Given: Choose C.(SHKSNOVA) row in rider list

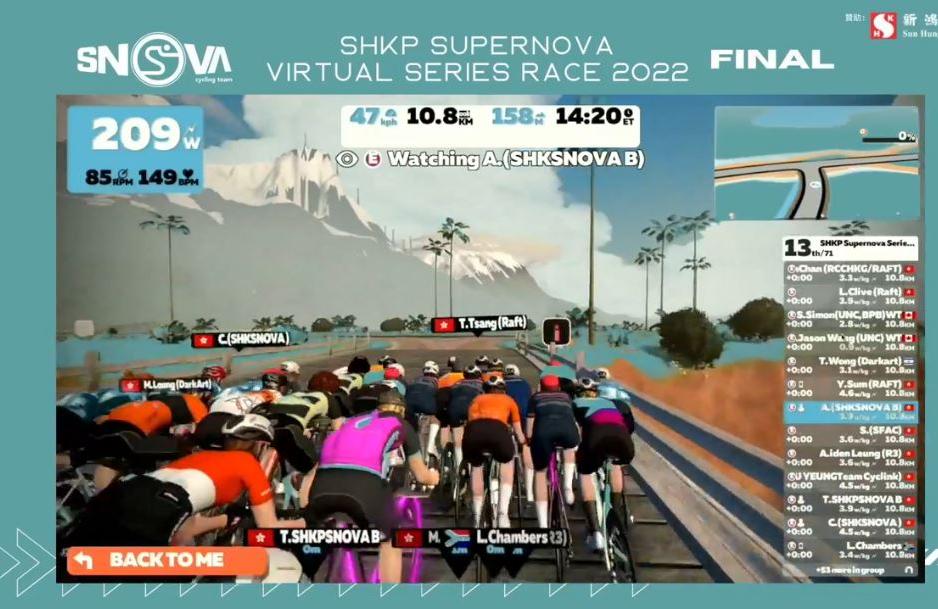Looking at the screenshot, I should (851, 526).
